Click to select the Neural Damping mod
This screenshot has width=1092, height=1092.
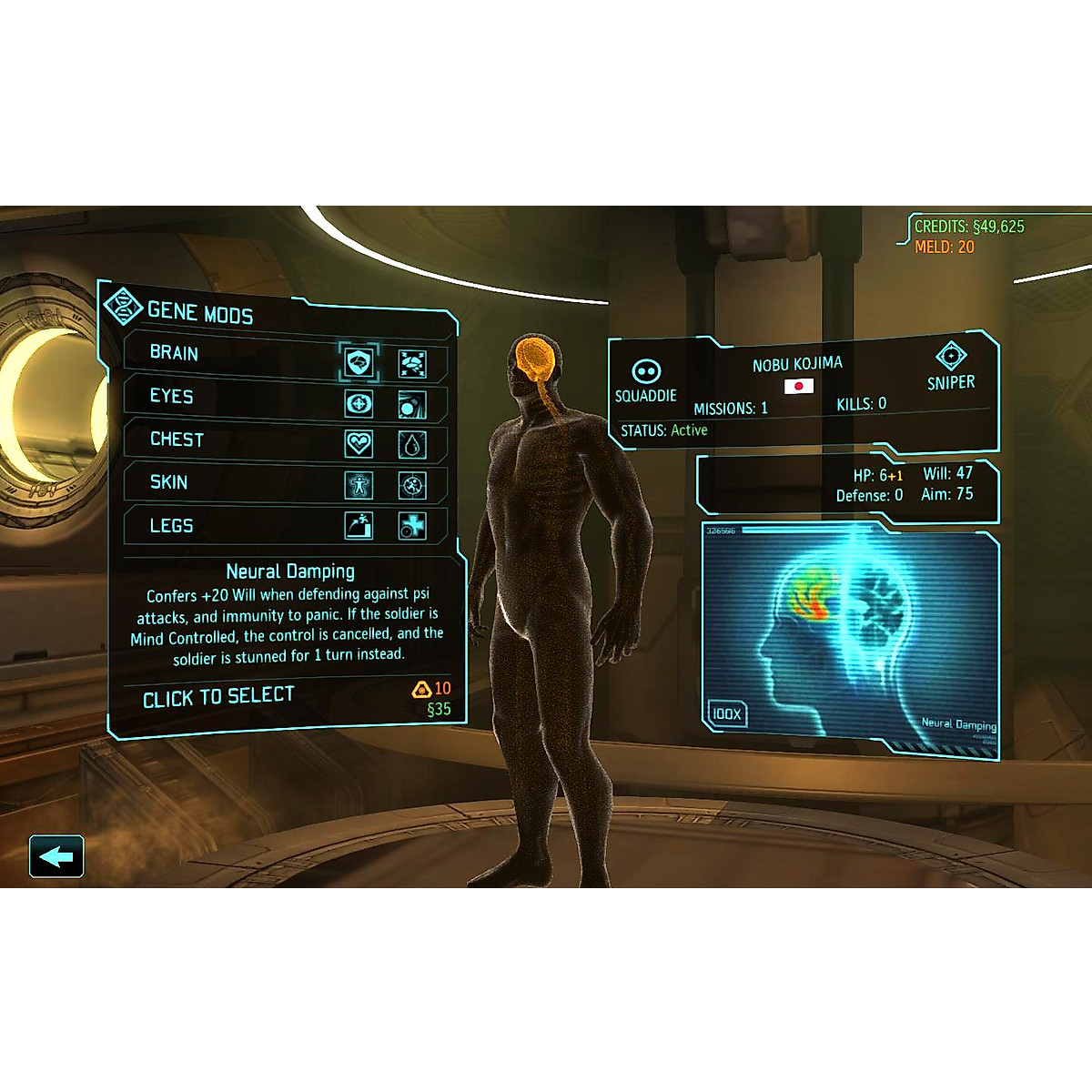pos(218,698)
